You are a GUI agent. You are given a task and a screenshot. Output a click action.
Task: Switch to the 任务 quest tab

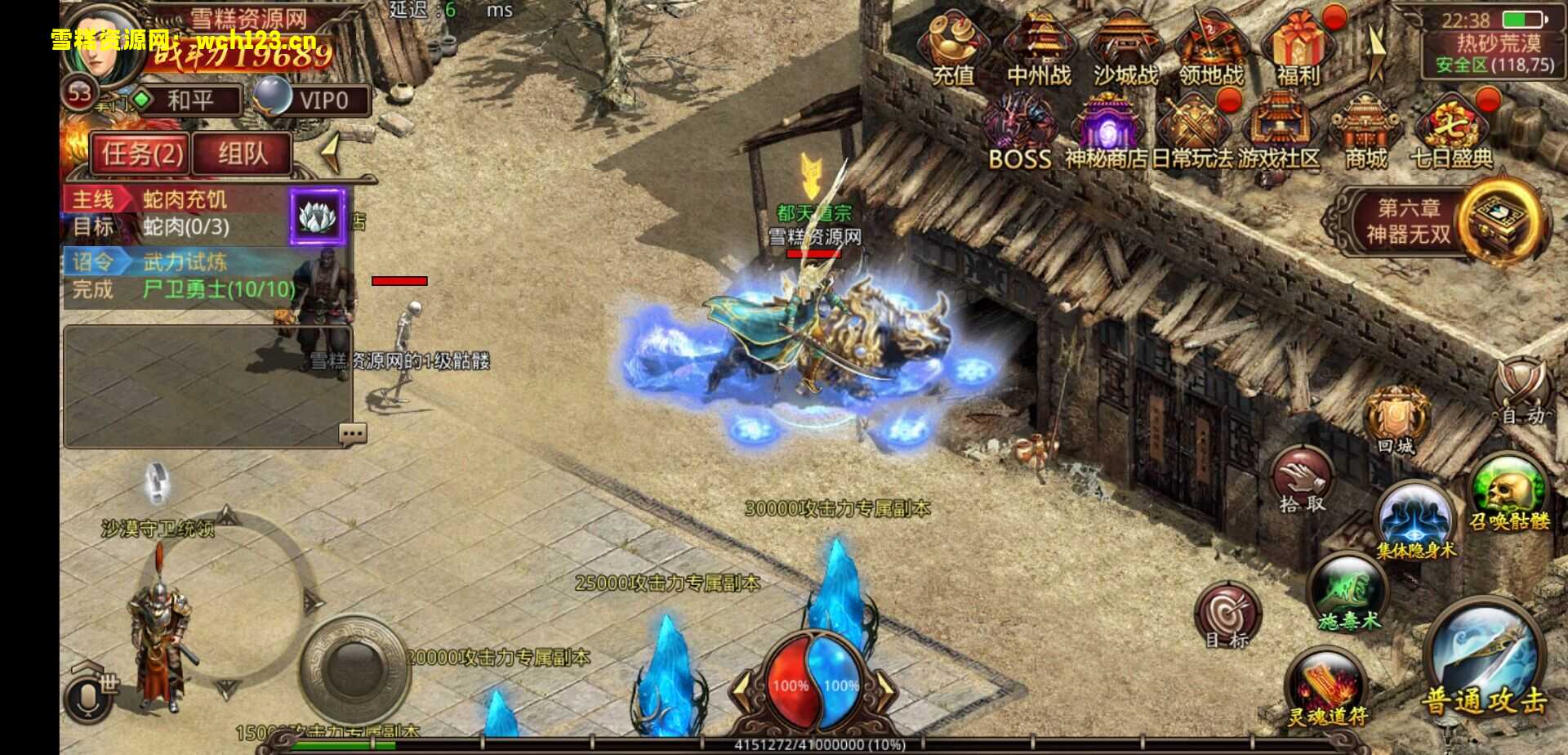click(x=141, y=154)
